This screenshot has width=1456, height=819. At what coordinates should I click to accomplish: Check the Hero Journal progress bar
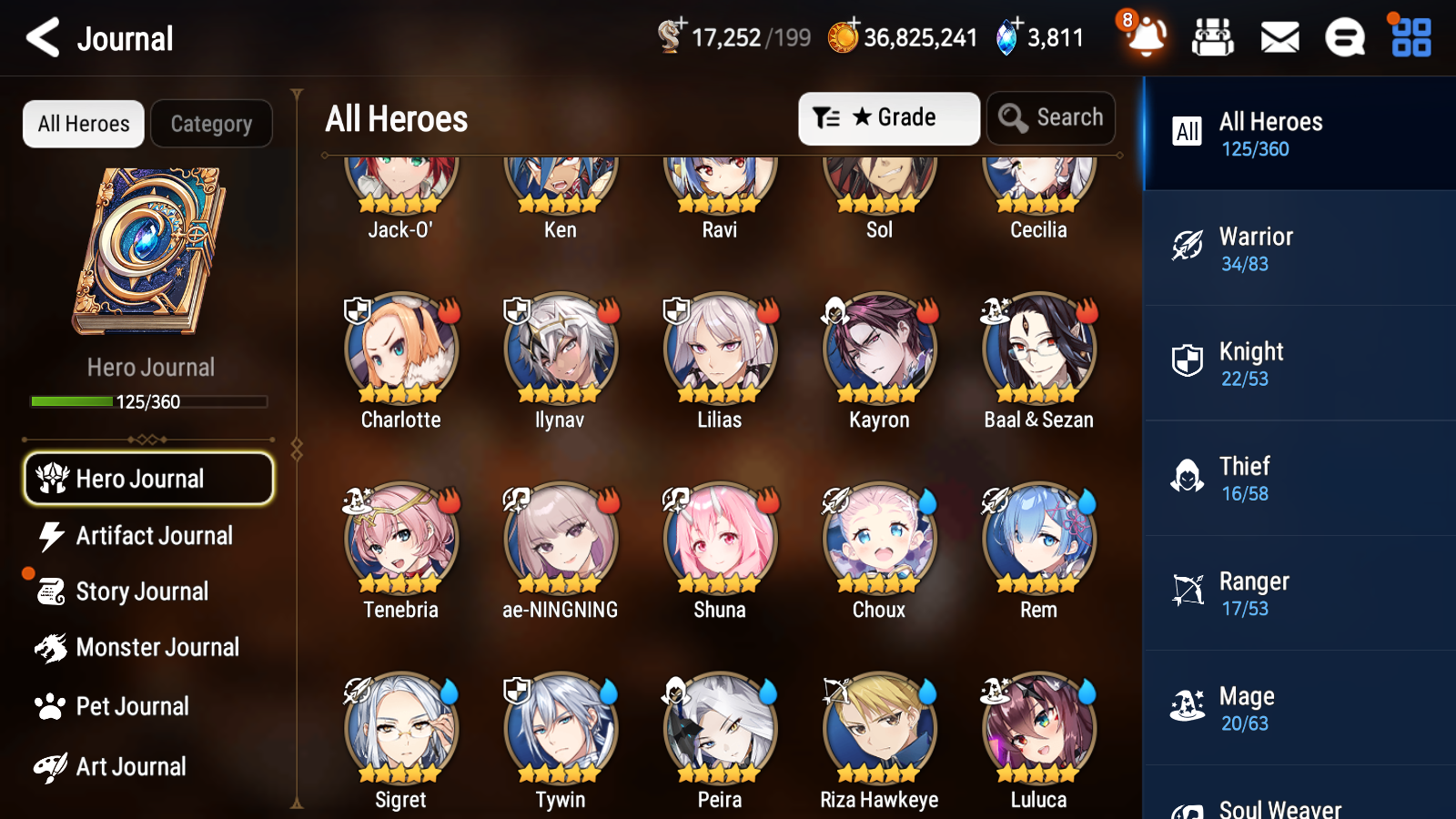(148, 400)
